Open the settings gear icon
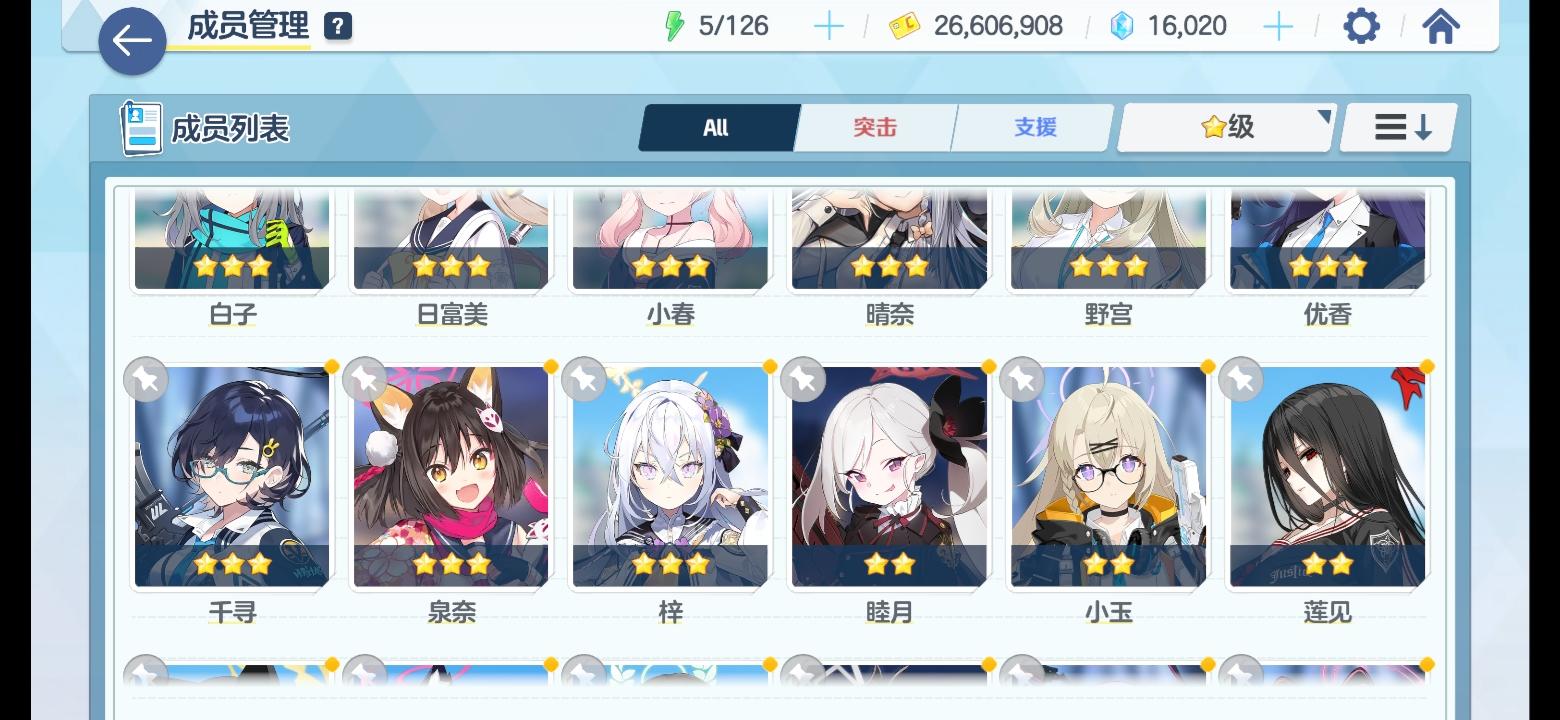This screenshot has width=1560, height=720. tap(1360, 25)
